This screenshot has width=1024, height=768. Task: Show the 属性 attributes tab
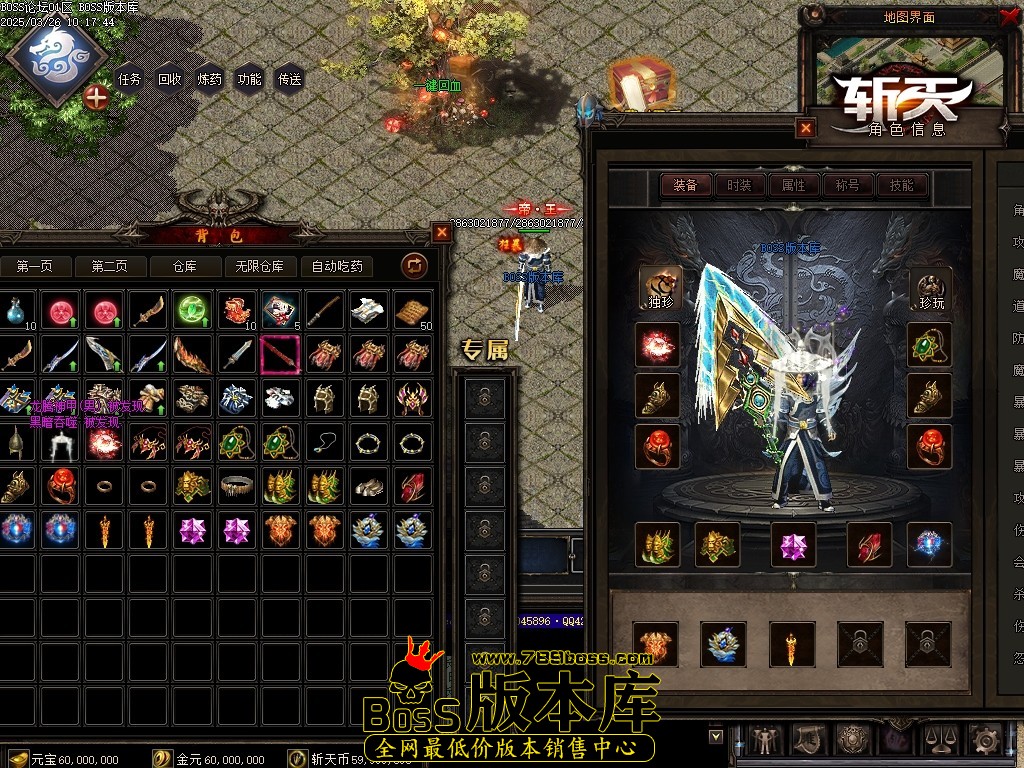pos(793,185)
